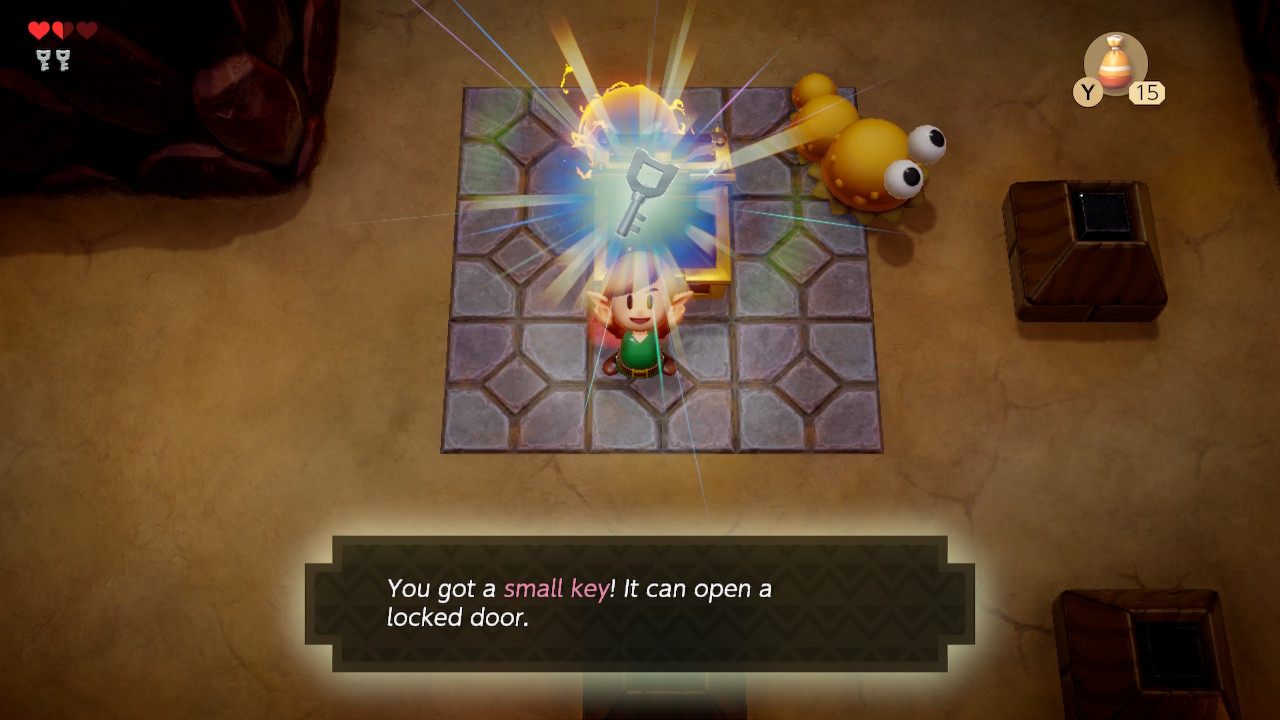Click the dialogue box to advance text

(640, 600)
